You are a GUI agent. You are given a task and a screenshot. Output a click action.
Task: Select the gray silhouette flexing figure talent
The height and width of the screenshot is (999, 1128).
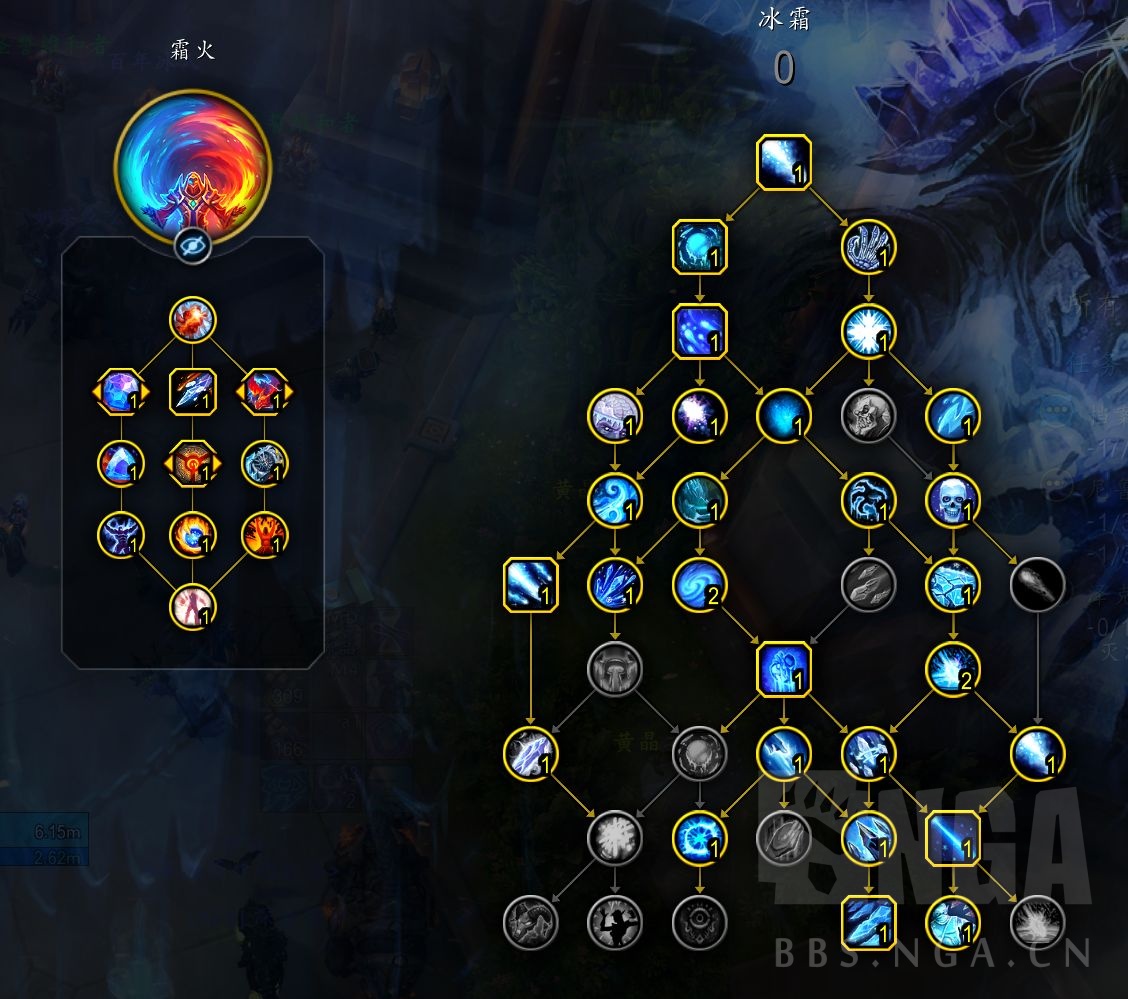(614, 921)
